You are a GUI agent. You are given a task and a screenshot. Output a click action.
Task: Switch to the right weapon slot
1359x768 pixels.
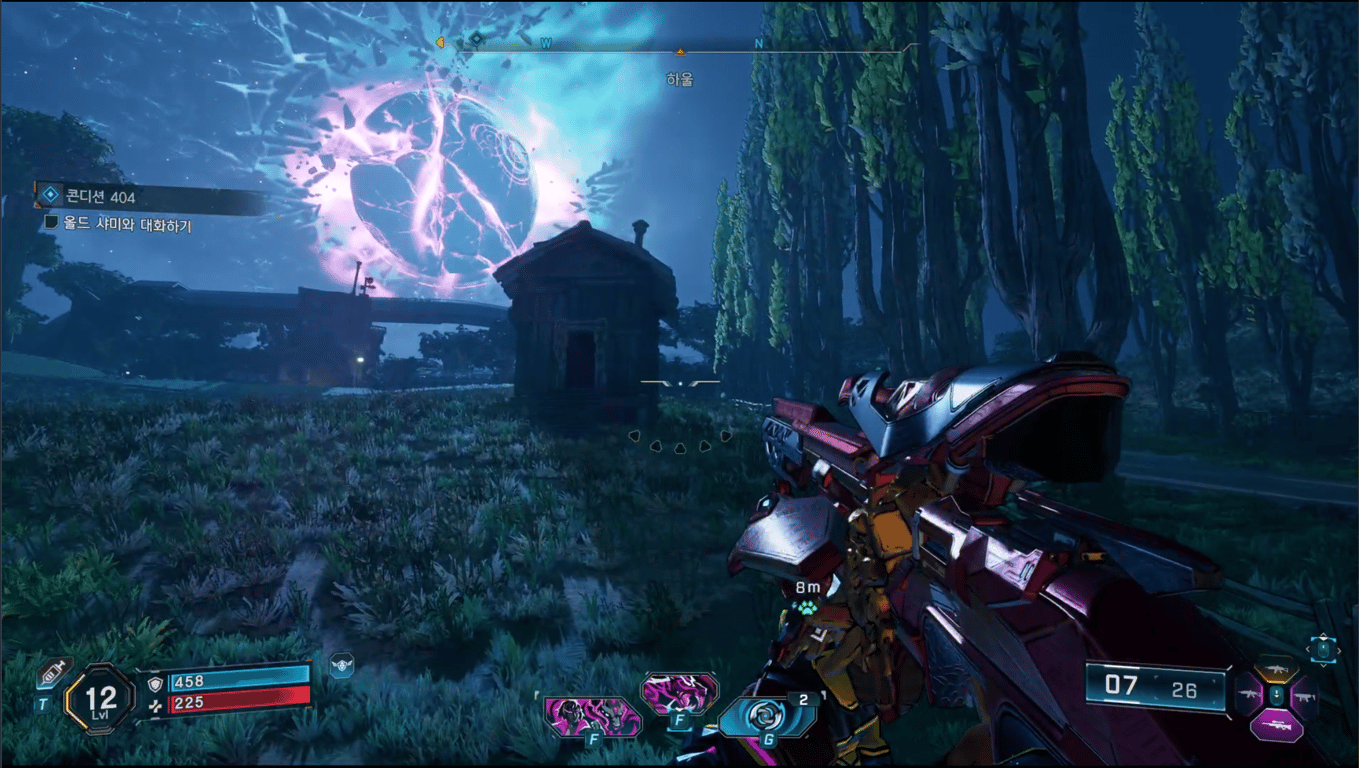(1302, 693)
